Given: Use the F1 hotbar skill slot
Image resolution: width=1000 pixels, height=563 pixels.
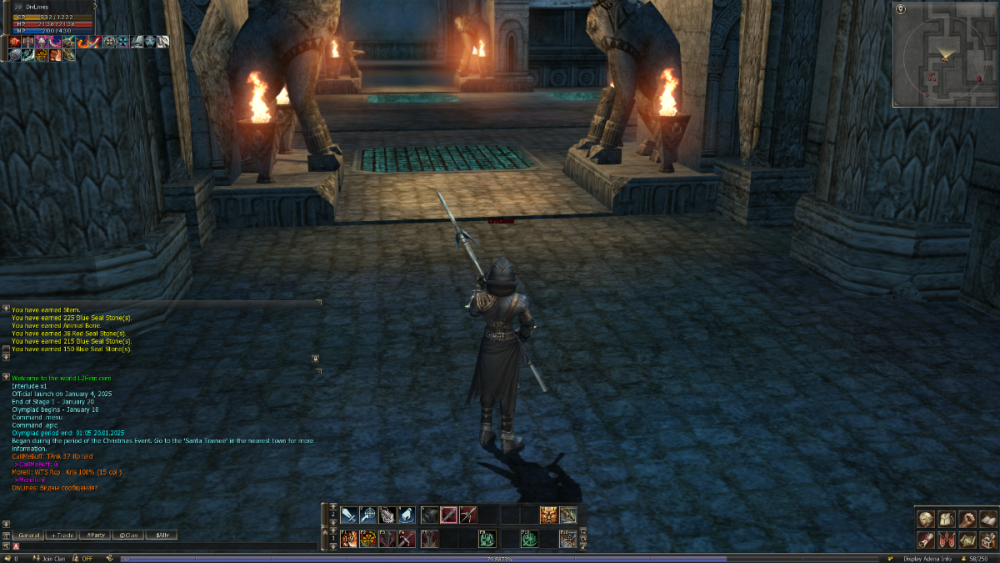Looking at the screenshot, I should point(349,539).
